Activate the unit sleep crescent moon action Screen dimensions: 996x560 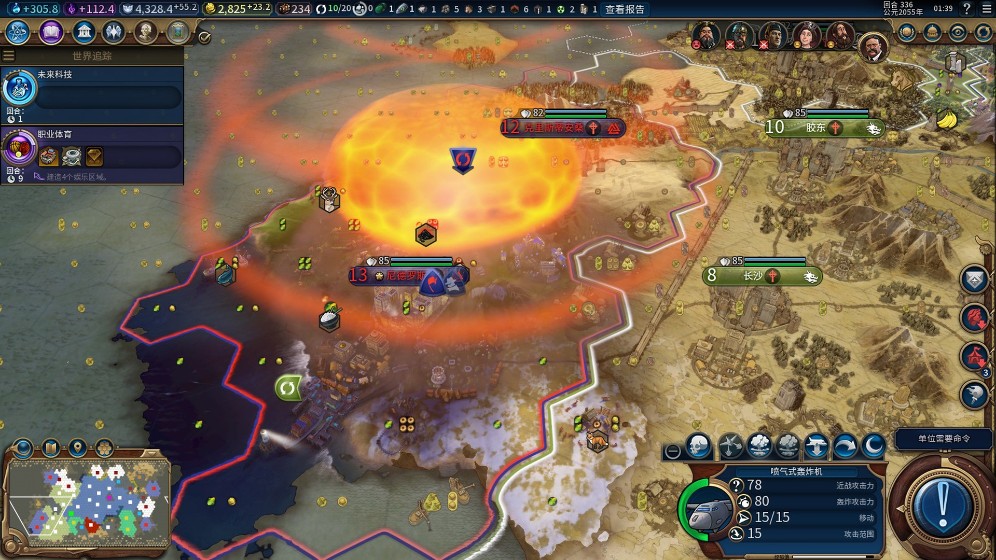pyautogui.click(x=873, y=447)
